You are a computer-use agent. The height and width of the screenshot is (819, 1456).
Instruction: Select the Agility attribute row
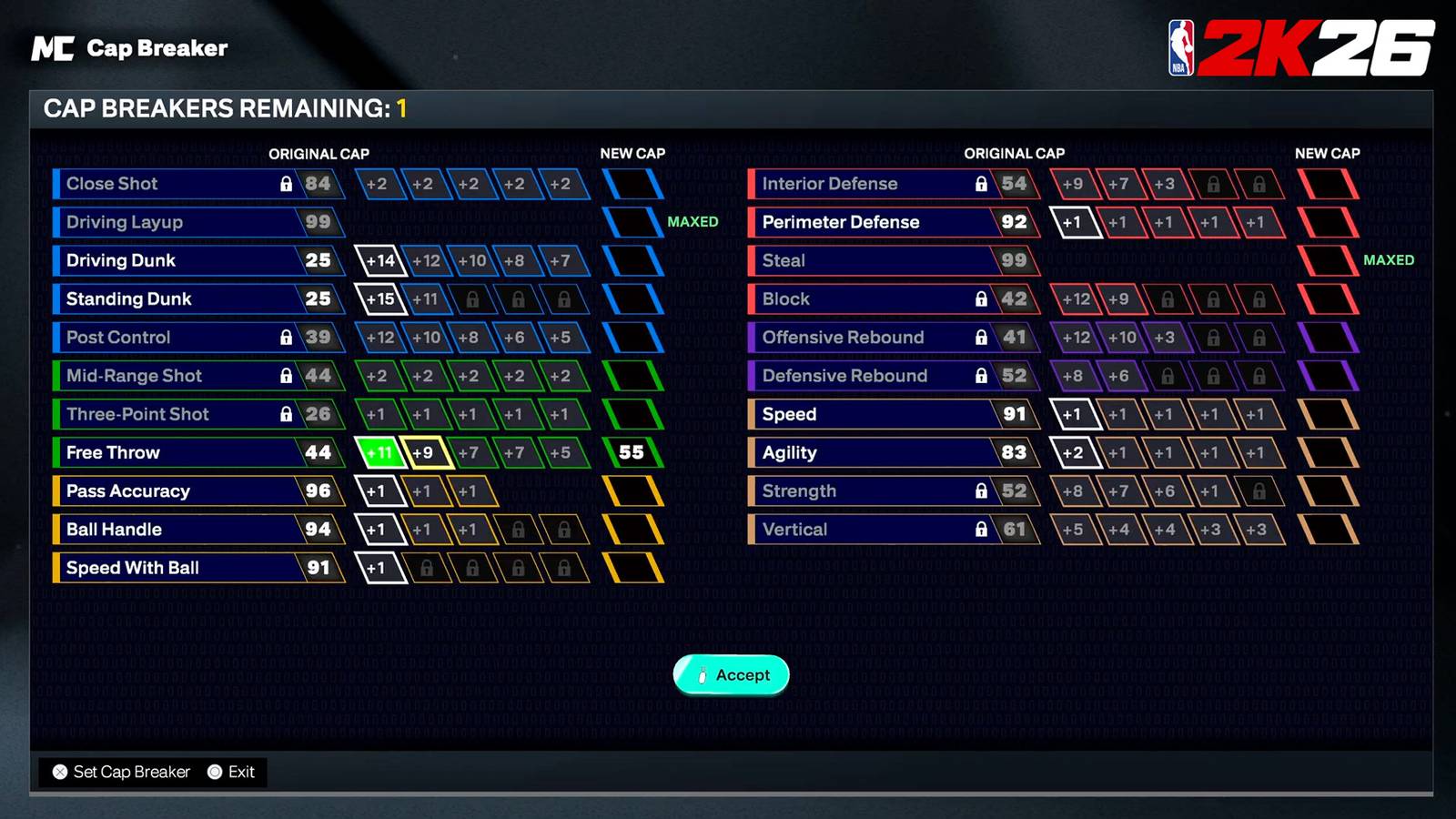(x=892, y=453)
